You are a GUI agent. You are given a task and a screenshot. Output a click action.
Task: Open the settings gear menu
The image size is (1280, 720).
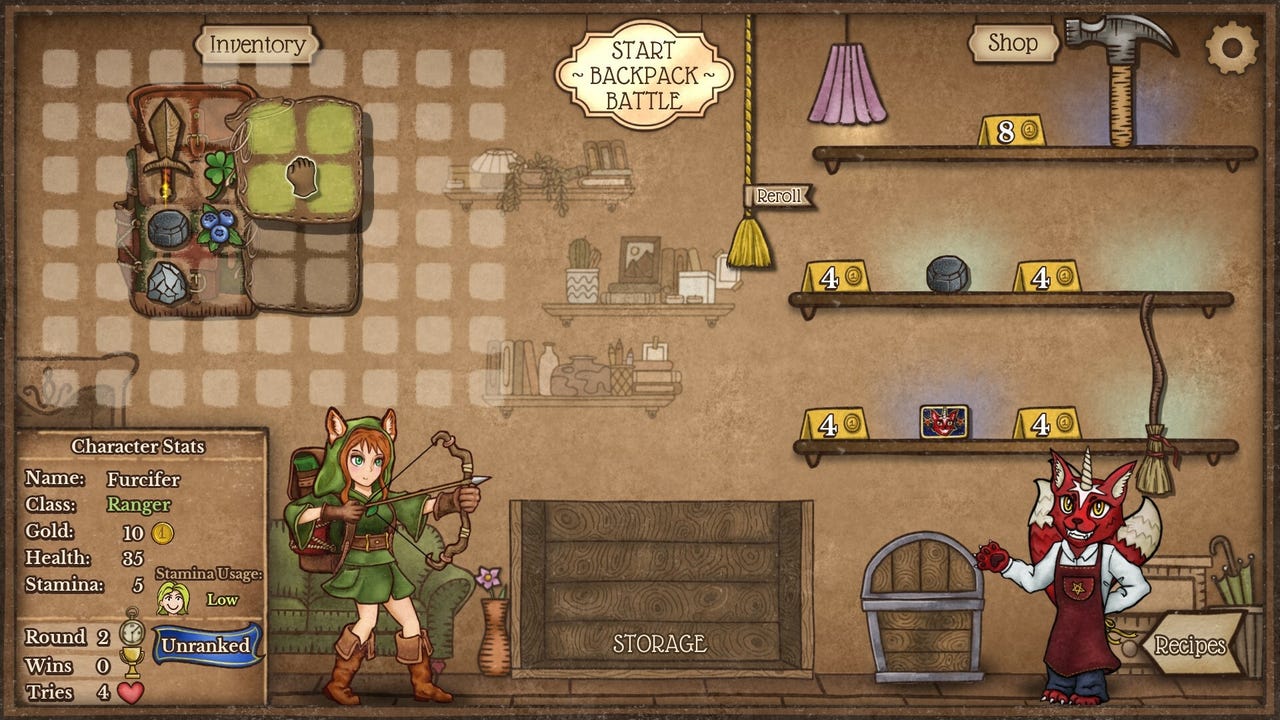coord(1231,46)
